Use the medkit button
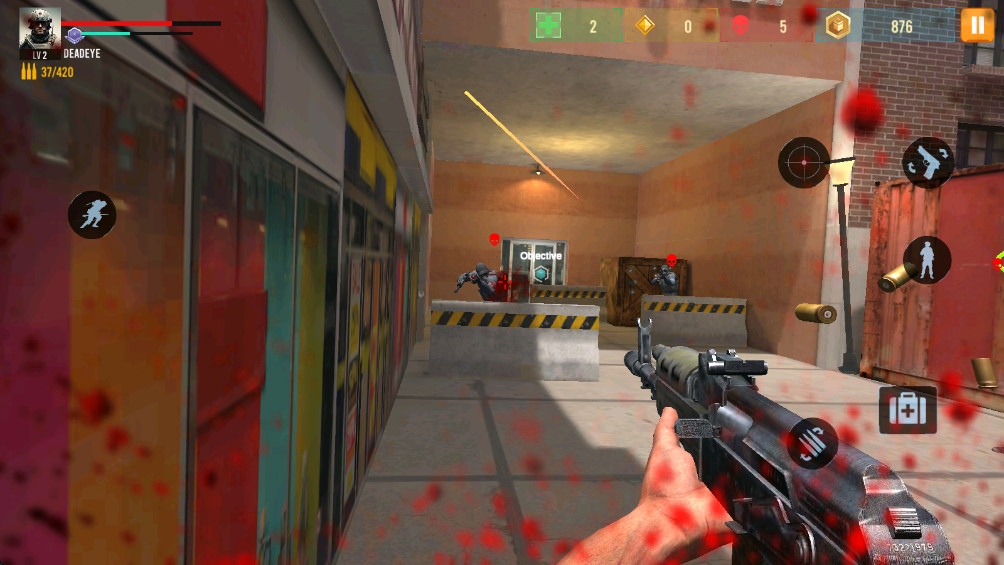The width and height of the screenshot is (1004, 565). (x=907, y=410)
